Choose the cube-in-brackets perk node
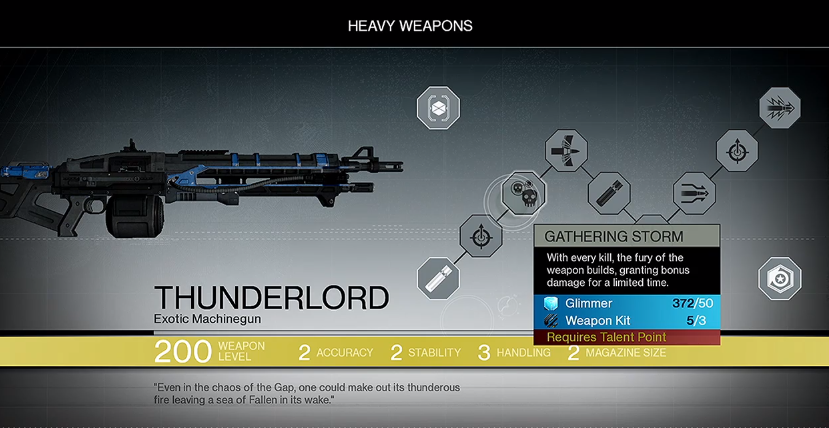The height and width of the screenshot is (428, 829). point(438,107)
